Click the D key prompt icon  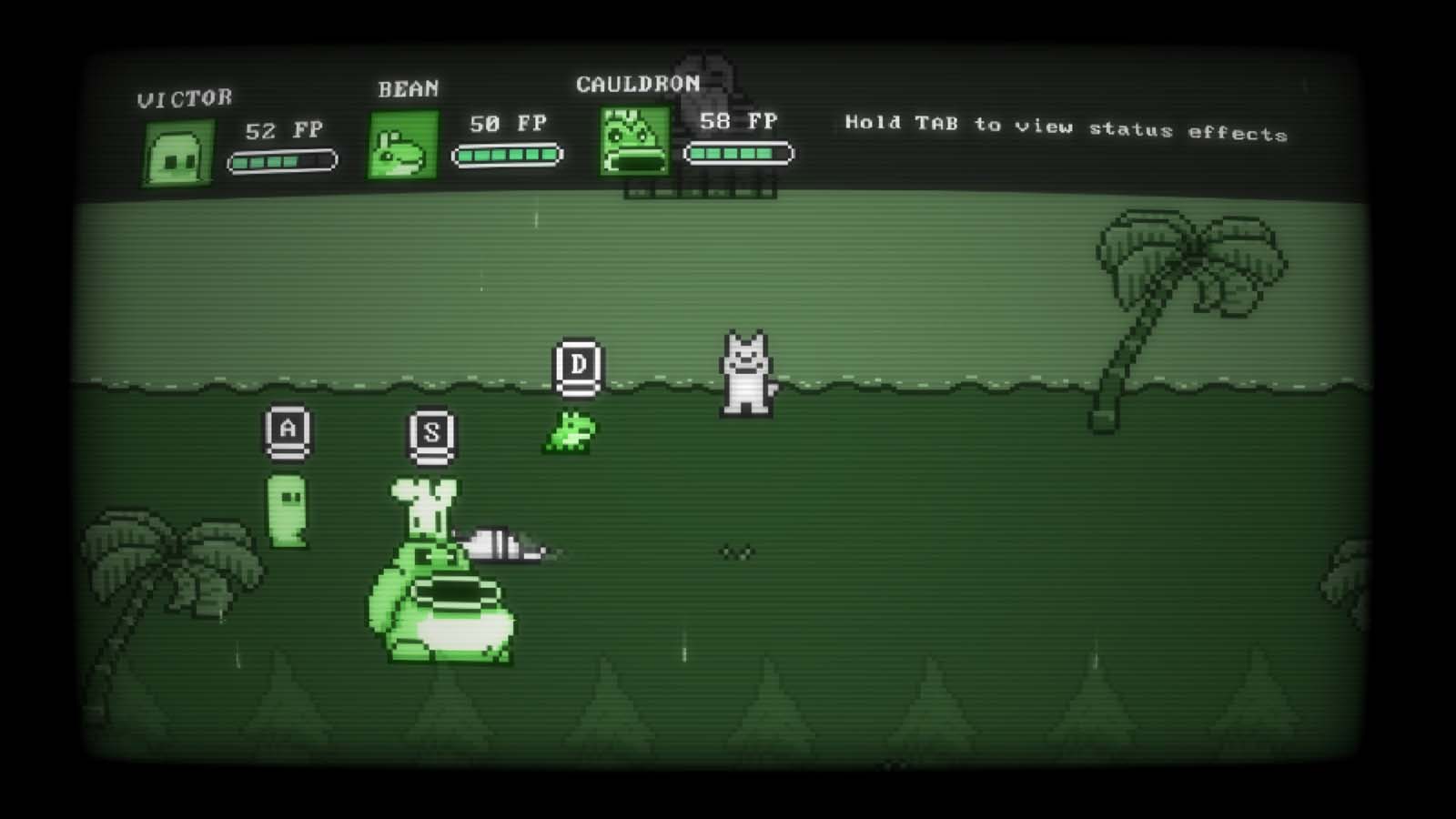click(580, 365)
